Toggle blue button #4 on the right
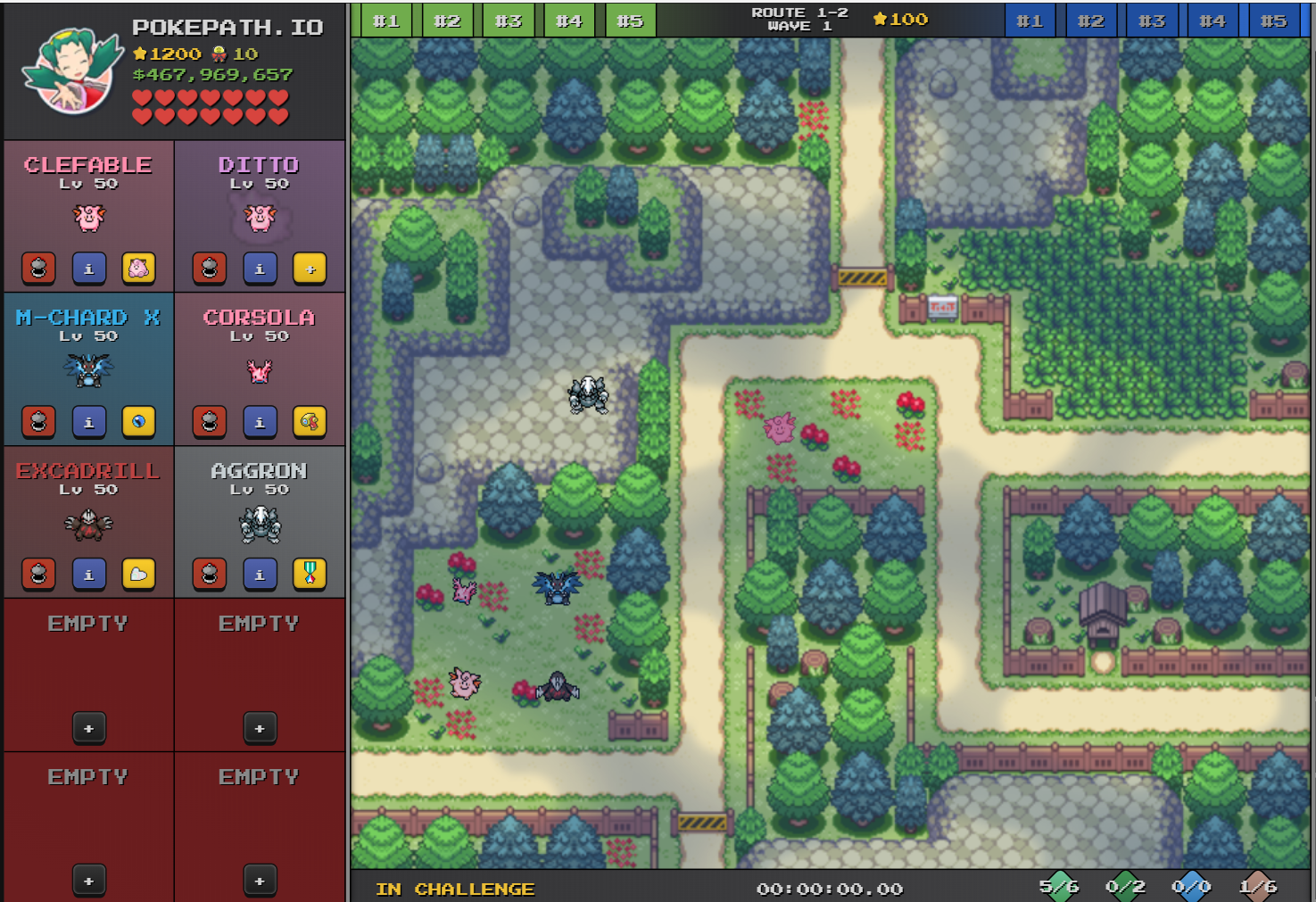 tap(1213, 20)
